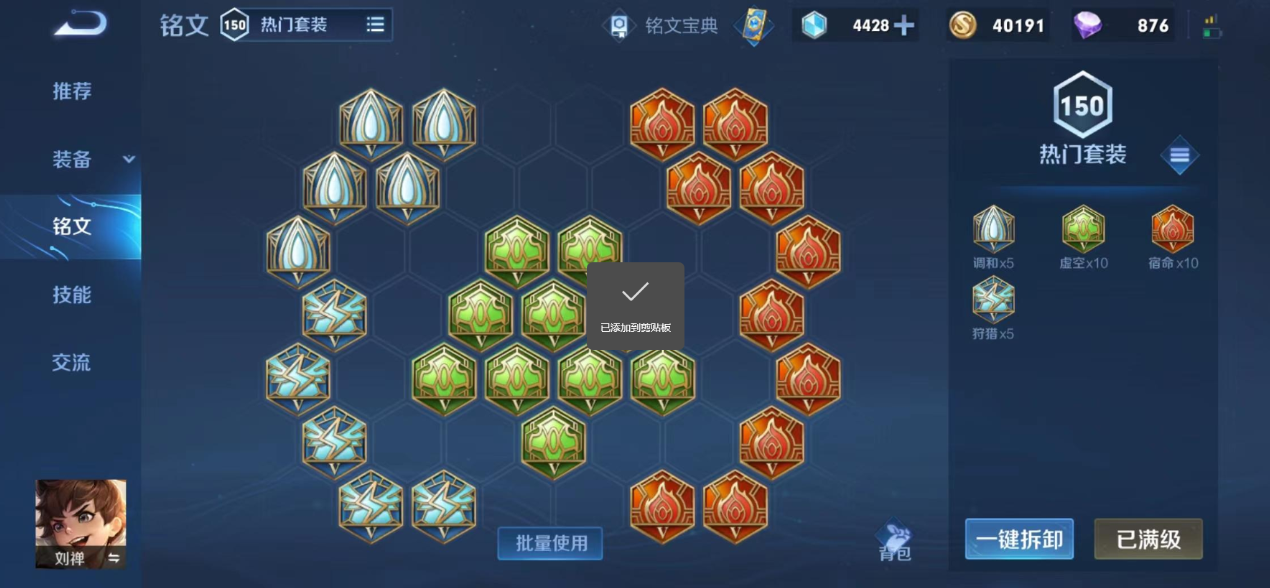
Task: Switch hero via 刘禅 portrait
Action: coord(81,523)
